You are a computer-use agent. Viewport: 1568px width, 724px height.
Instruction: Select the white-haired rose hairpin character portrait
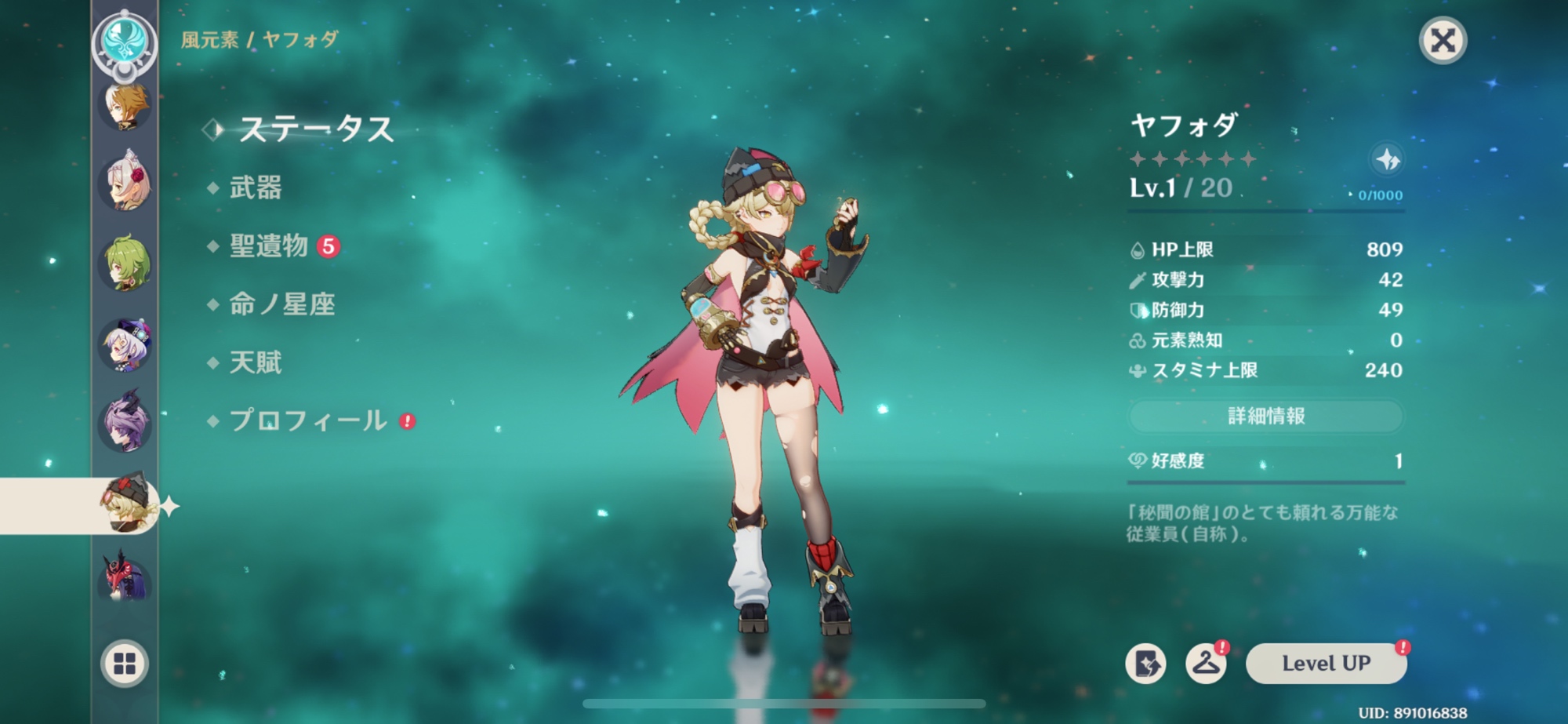125,184
